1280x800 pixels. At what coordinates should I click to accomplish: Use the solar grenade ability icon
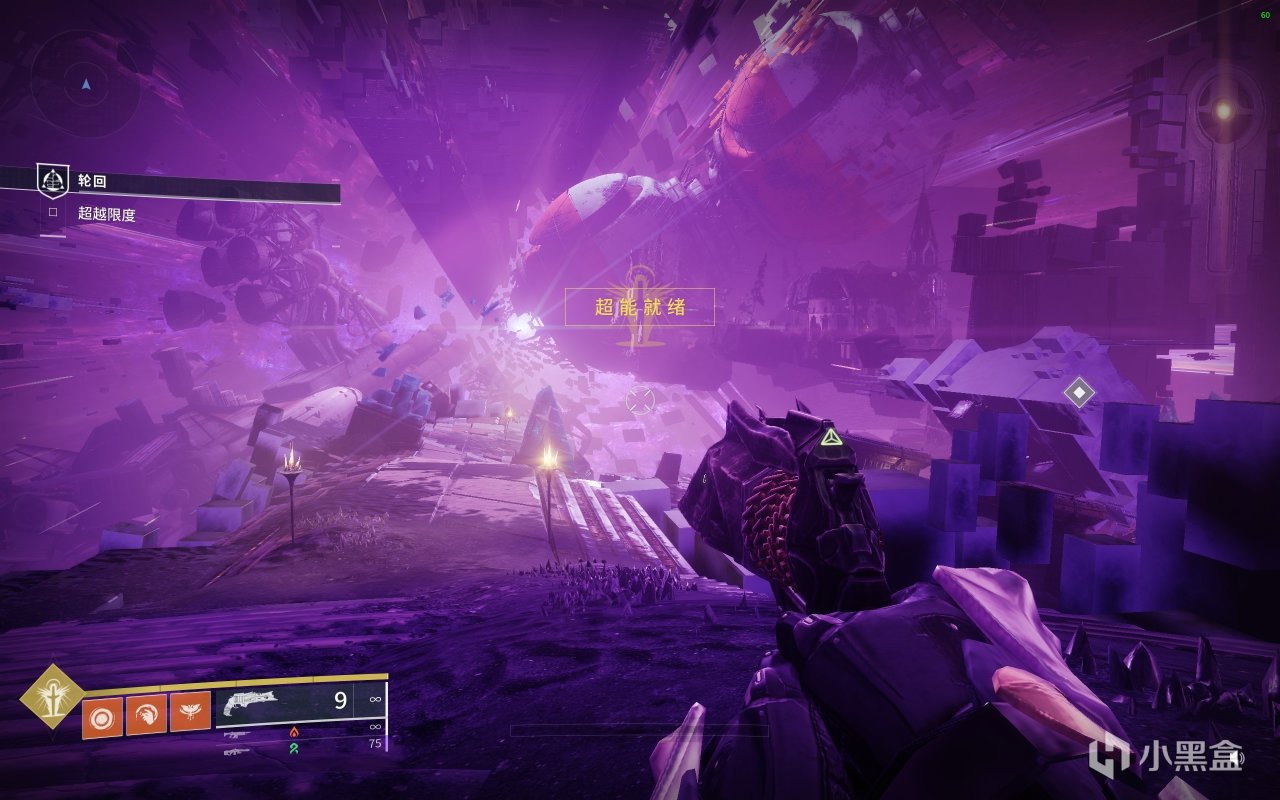(102, 714)
